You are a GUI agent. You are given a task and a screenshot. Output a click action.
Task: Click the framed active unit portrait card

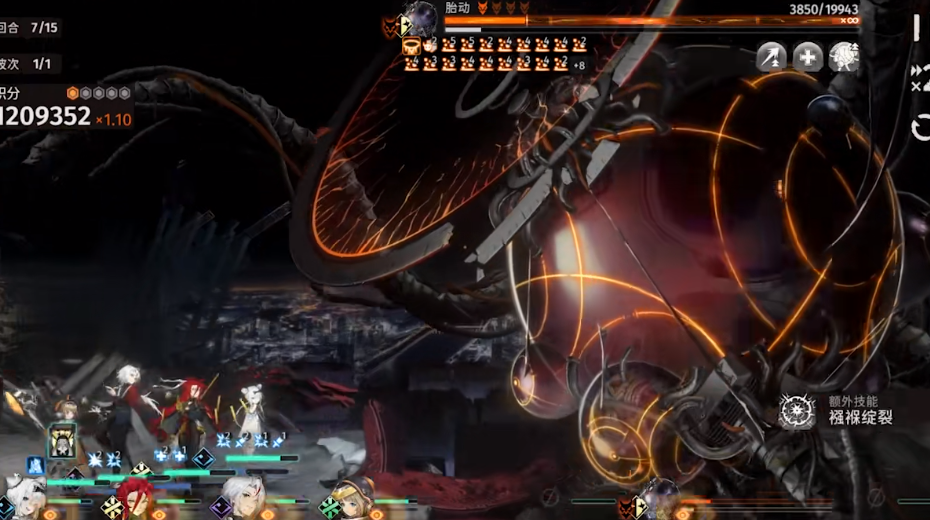click(62, 440)
